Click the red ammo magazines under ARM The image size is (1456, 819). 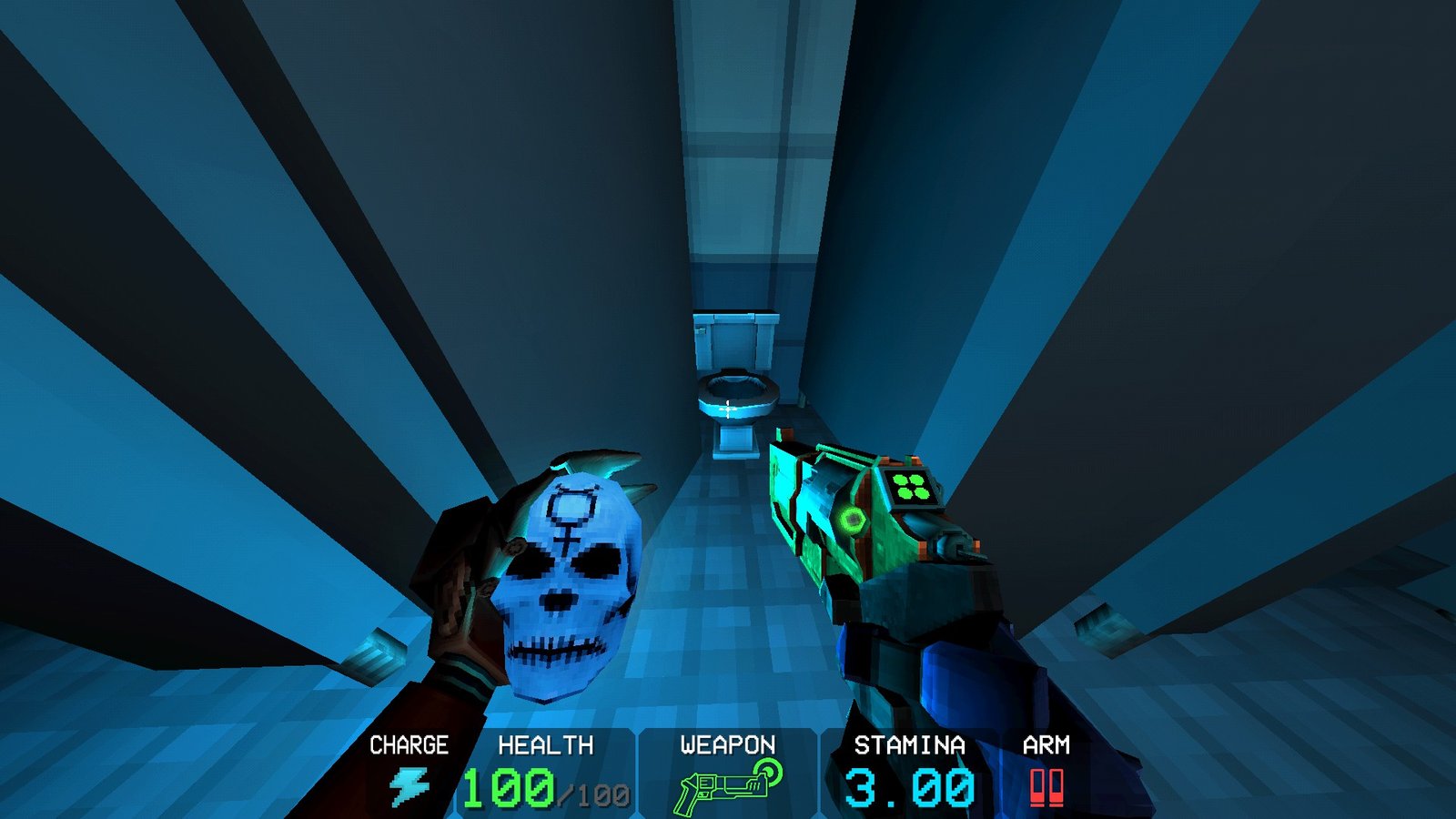click(x=1047, y=784)
